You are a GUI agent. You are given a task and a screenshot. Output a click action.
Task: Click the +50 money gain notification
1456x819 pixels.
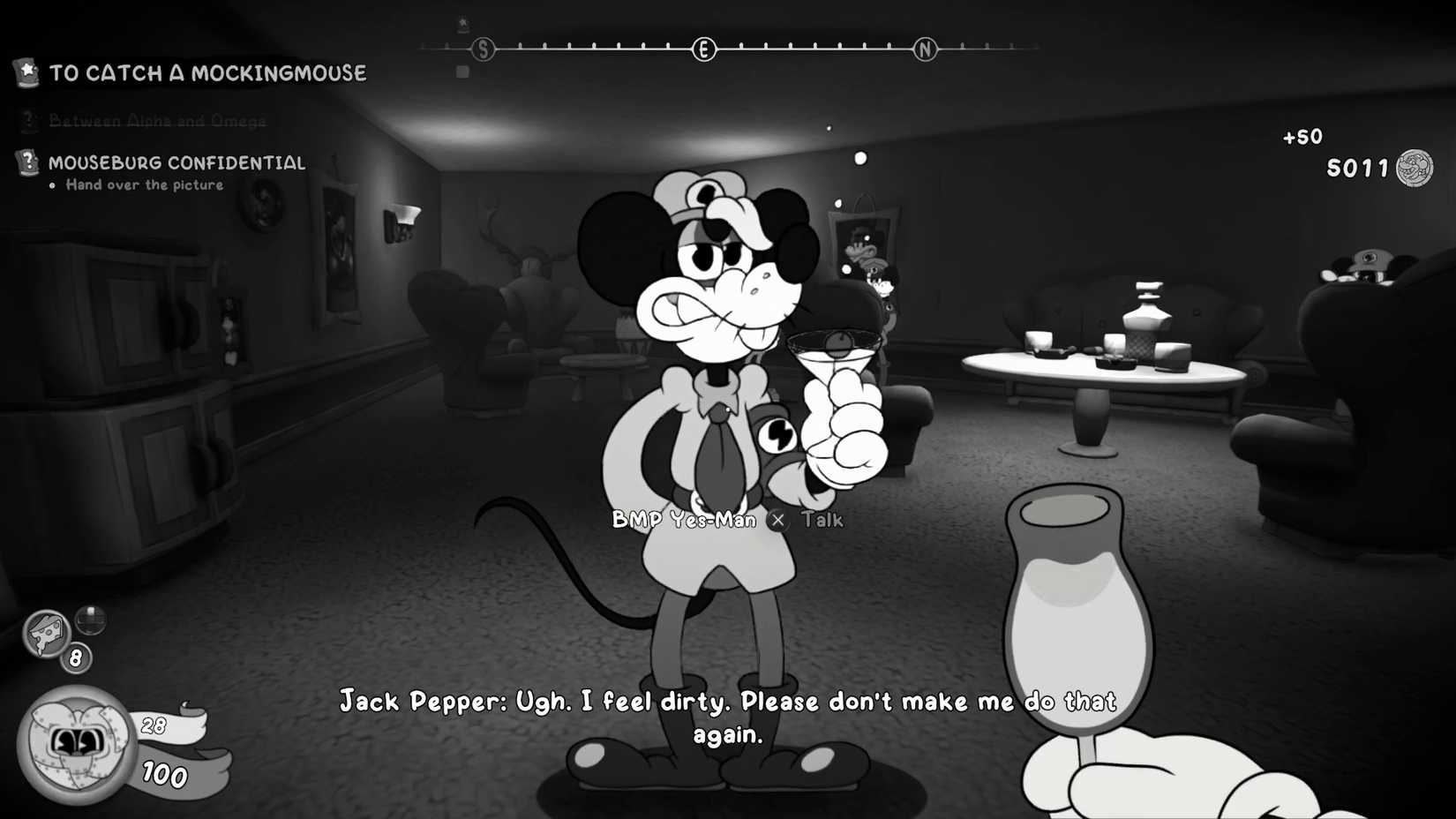1303,136
